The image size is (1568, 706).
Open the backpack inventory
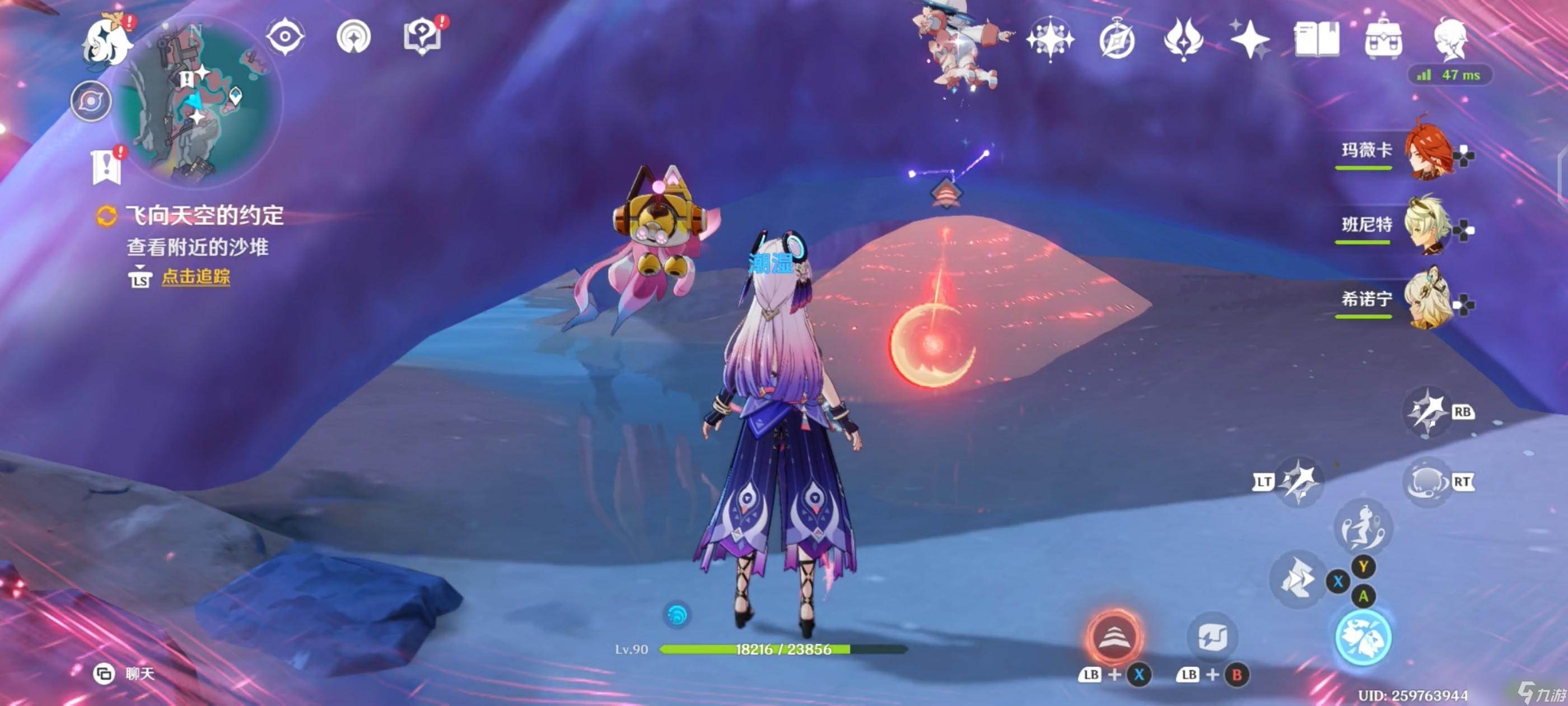point(1384,40)
